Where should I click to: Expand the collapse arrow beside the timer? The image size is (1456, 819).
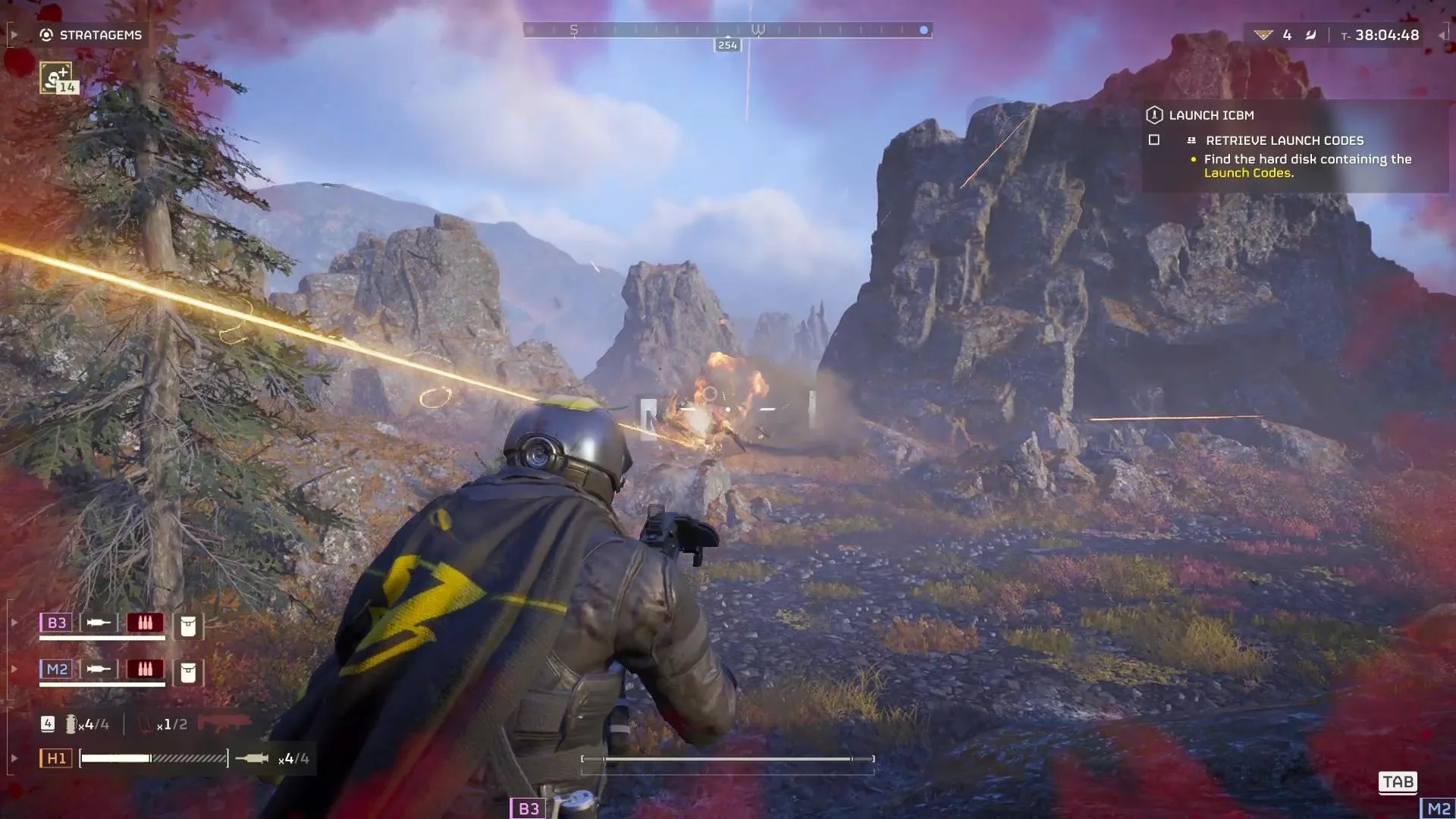click(1442, 35)
